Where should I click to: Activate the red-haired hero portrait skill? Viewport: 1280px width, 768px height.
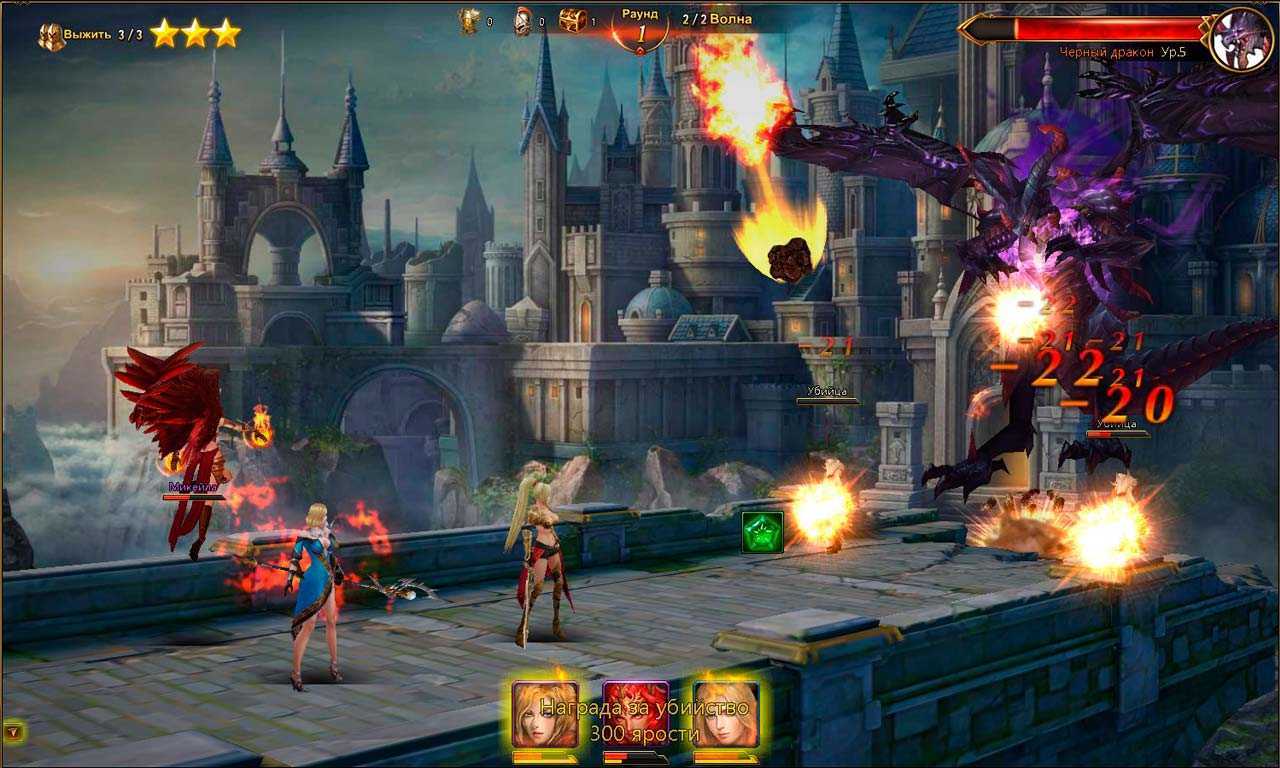(x=635, y=713)
